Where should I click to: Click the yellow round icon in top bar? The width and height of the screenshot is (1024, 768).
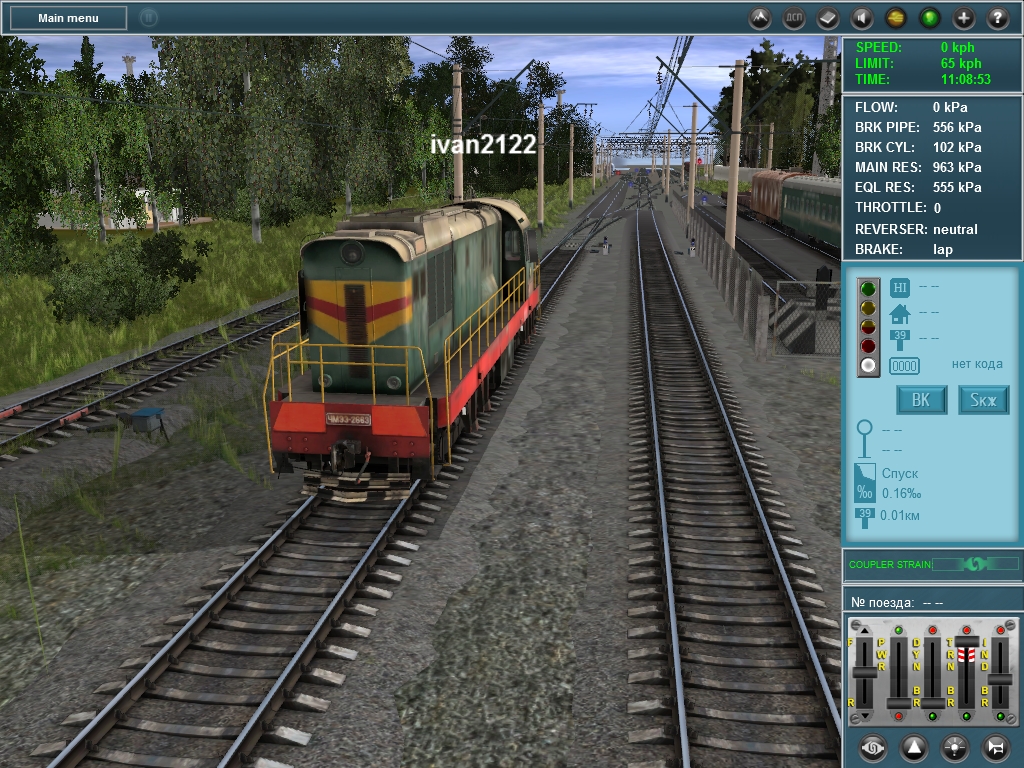tap(896, 18)
